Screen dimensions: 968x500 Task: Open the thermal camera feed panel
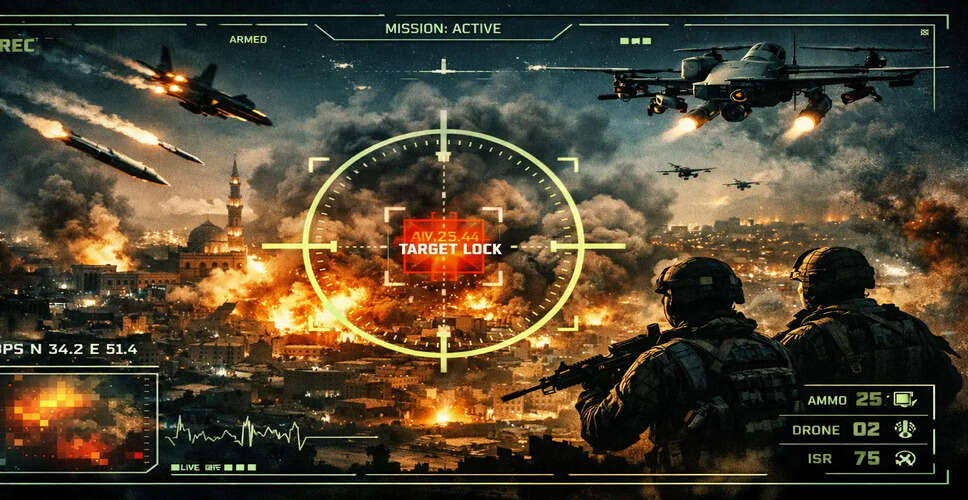[x=76, y=418]
